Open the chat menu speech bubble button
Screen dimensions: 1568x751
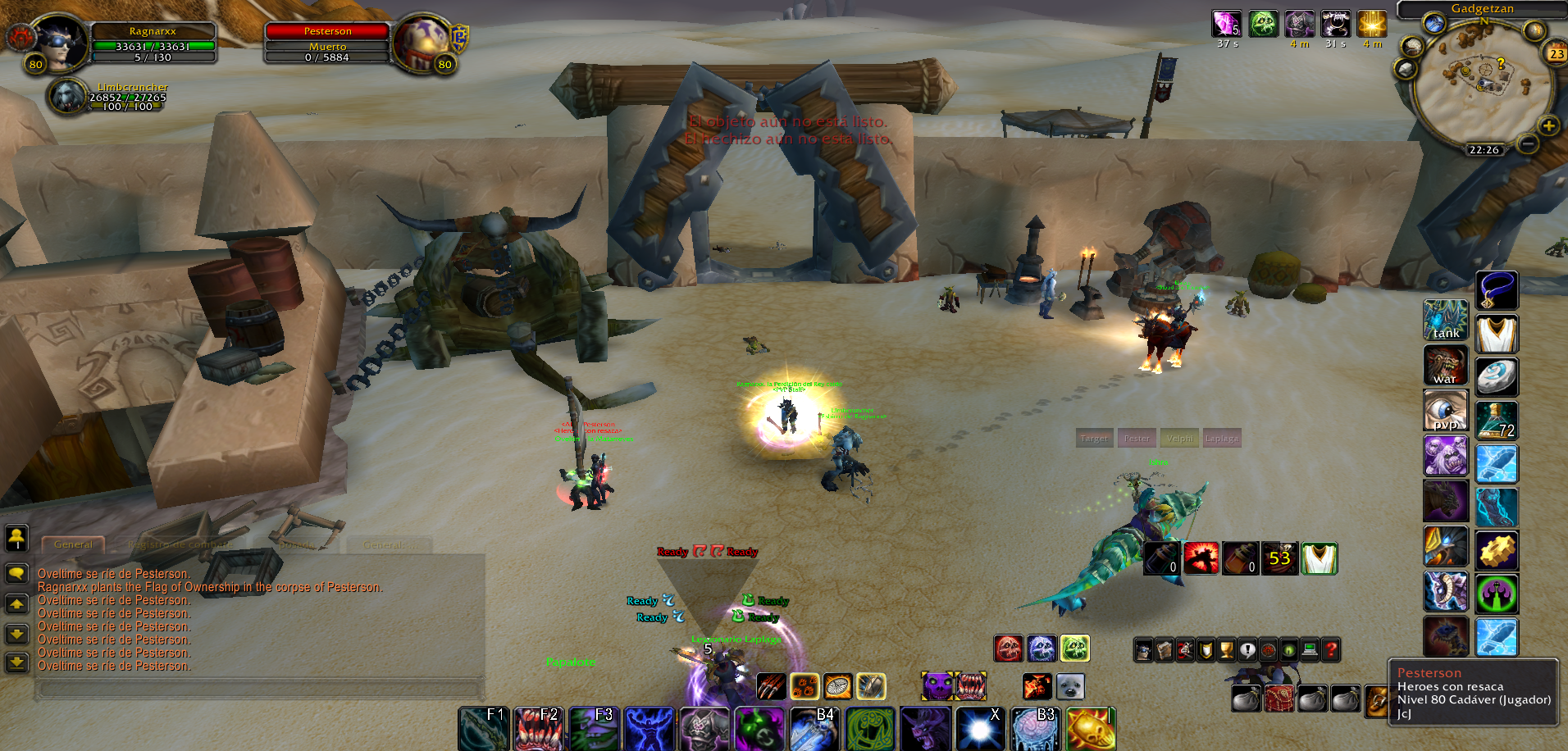pyautogui.click(x=16, y=573)
